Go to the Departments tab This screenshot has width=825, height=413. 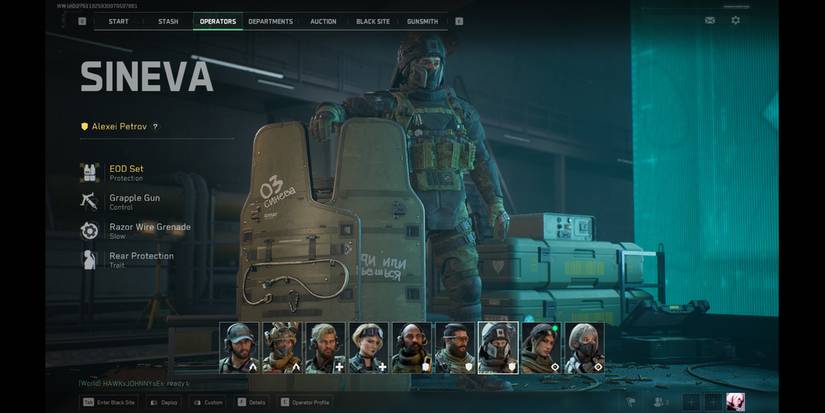270,21
